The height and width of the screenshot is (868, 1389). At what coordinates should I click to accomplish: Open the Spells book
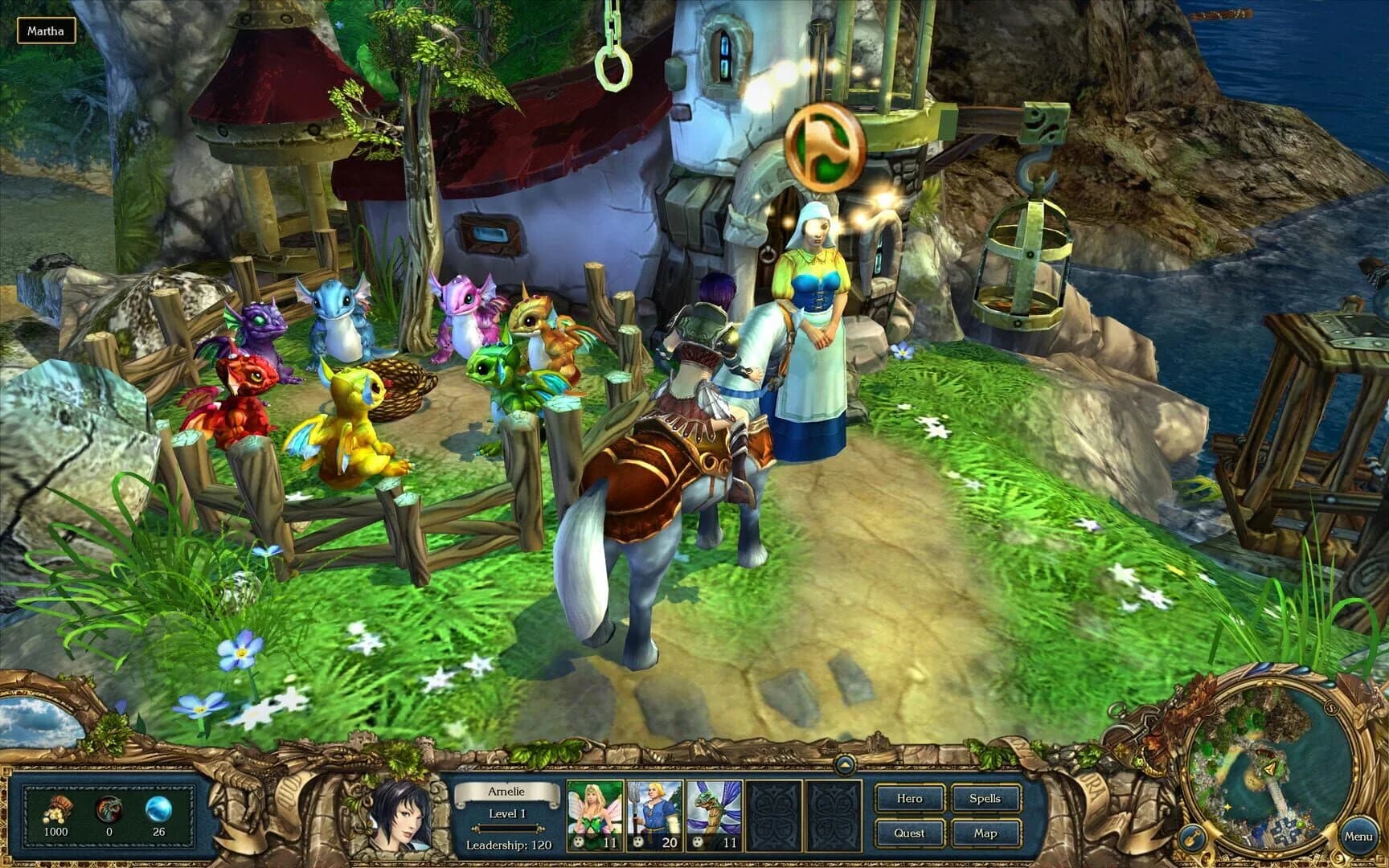pyautogui.click(x=985, y=799)
